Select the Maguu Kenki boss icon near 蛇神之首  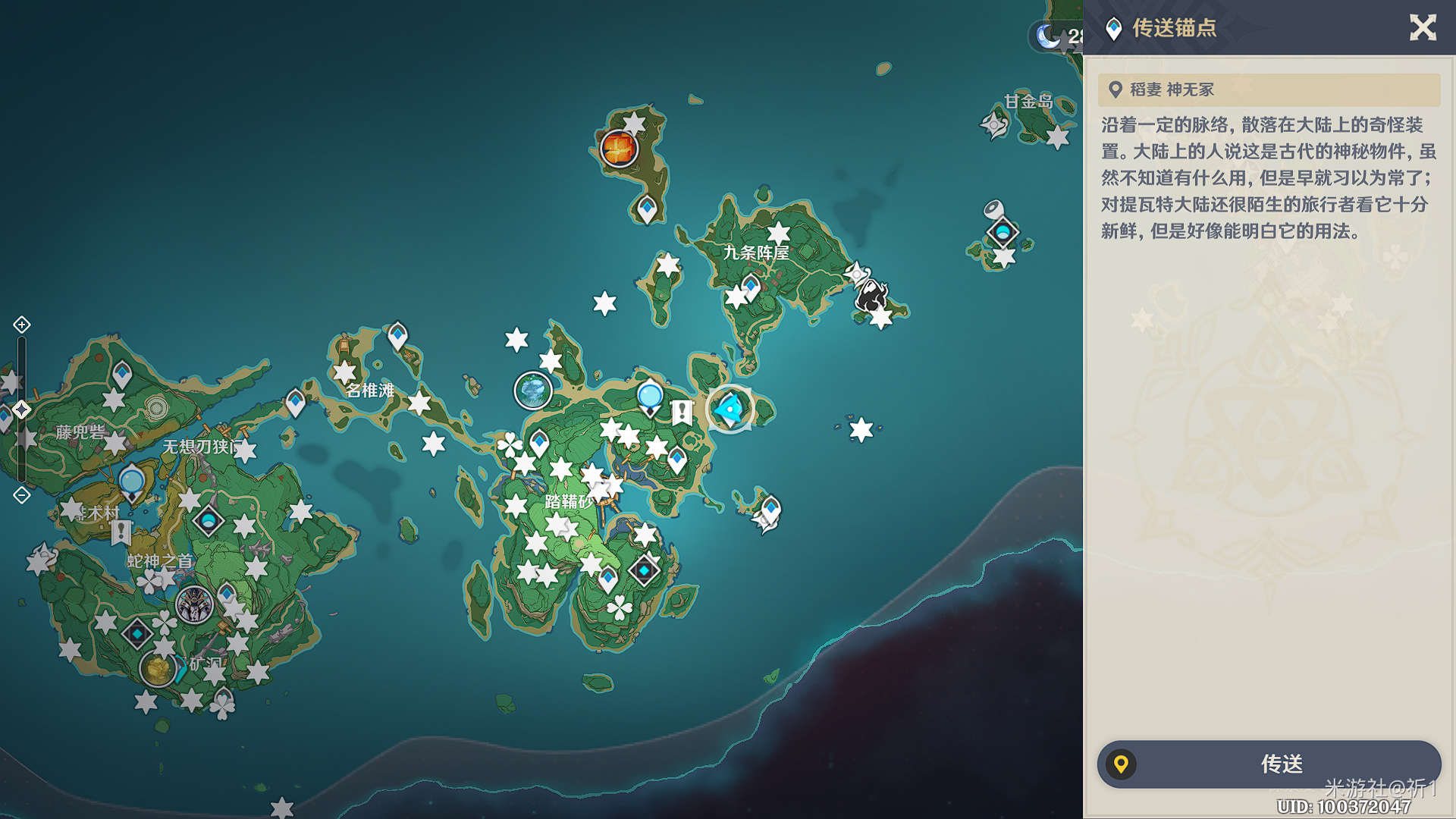[194, 605]
